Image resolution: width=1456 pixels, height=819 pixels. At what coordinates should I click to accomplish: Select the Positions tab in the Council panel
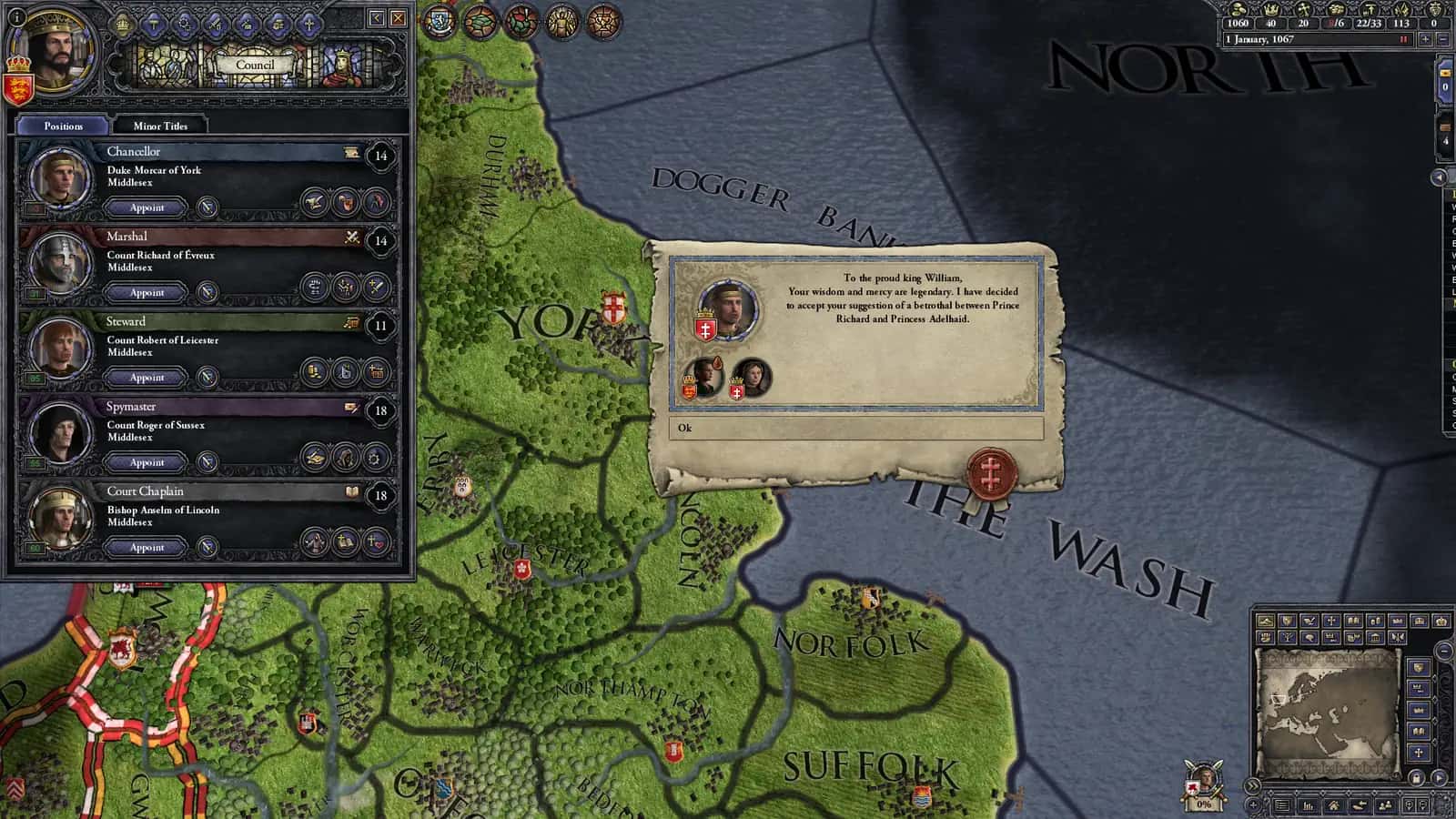click(63, 126)
